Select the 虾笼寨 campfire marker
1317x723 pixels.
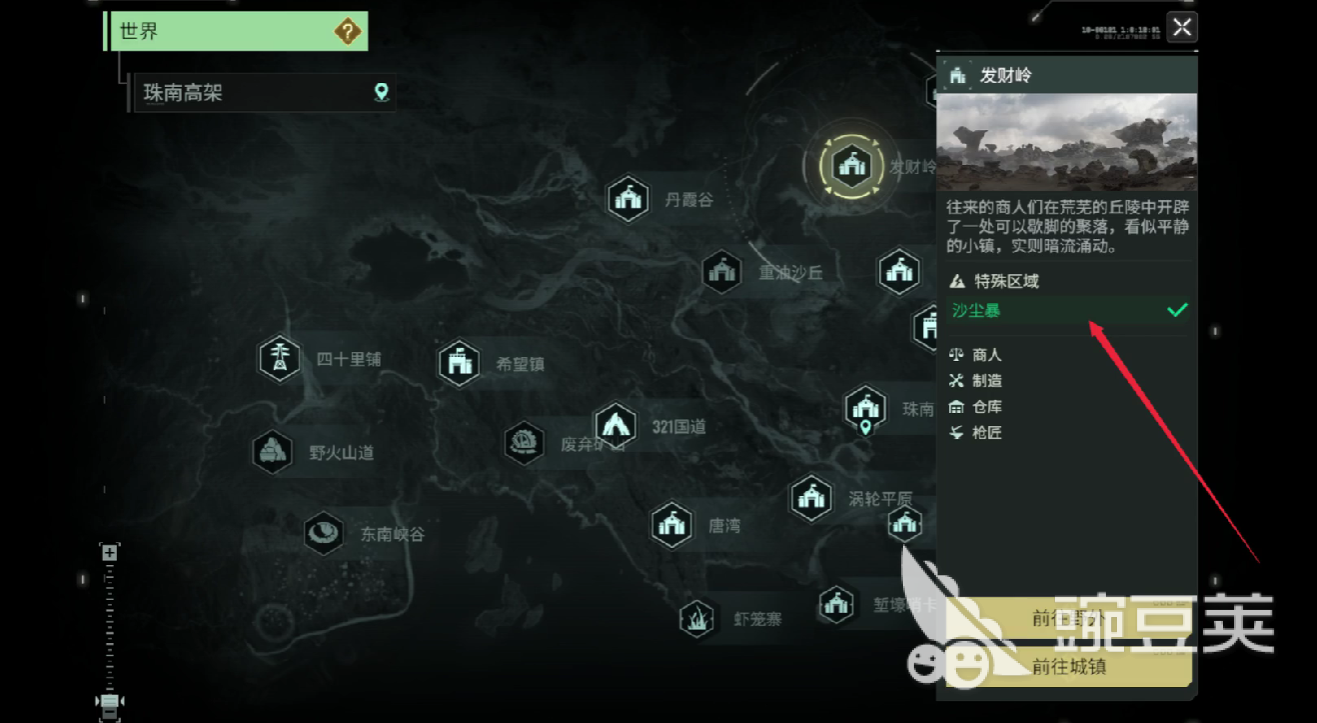tap(697, 619)
